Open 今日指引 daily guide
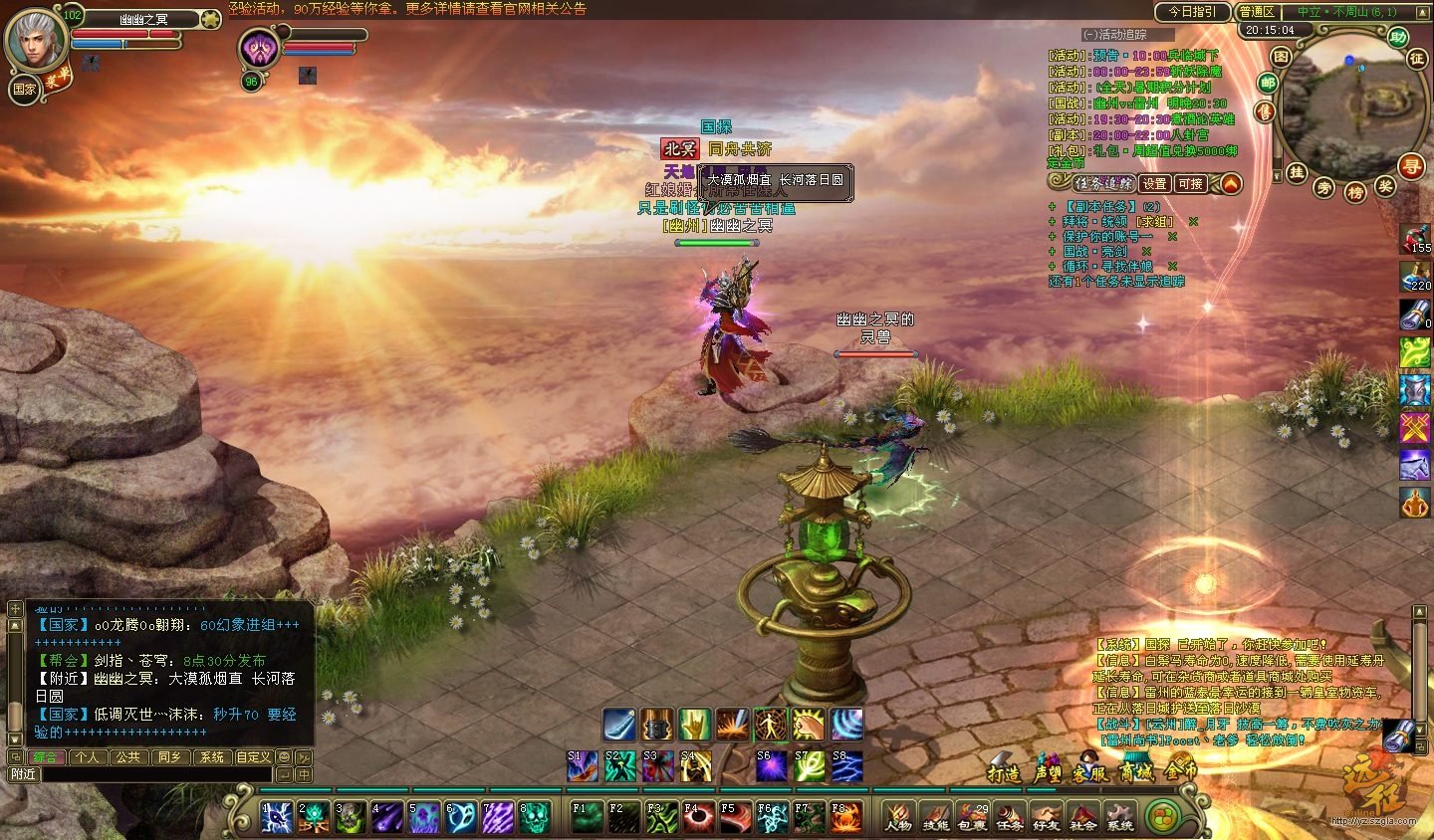1434x840 pixels. pos(1192,12)
